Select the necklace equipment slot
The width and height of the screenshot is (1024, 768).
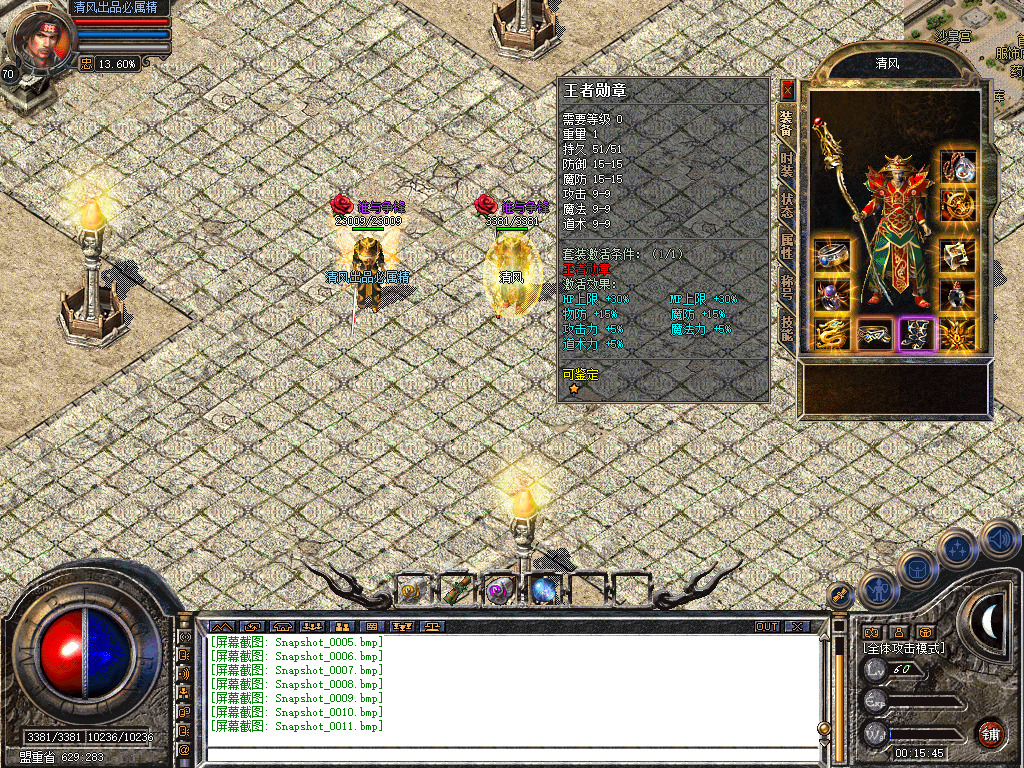(x=958, y=167)
